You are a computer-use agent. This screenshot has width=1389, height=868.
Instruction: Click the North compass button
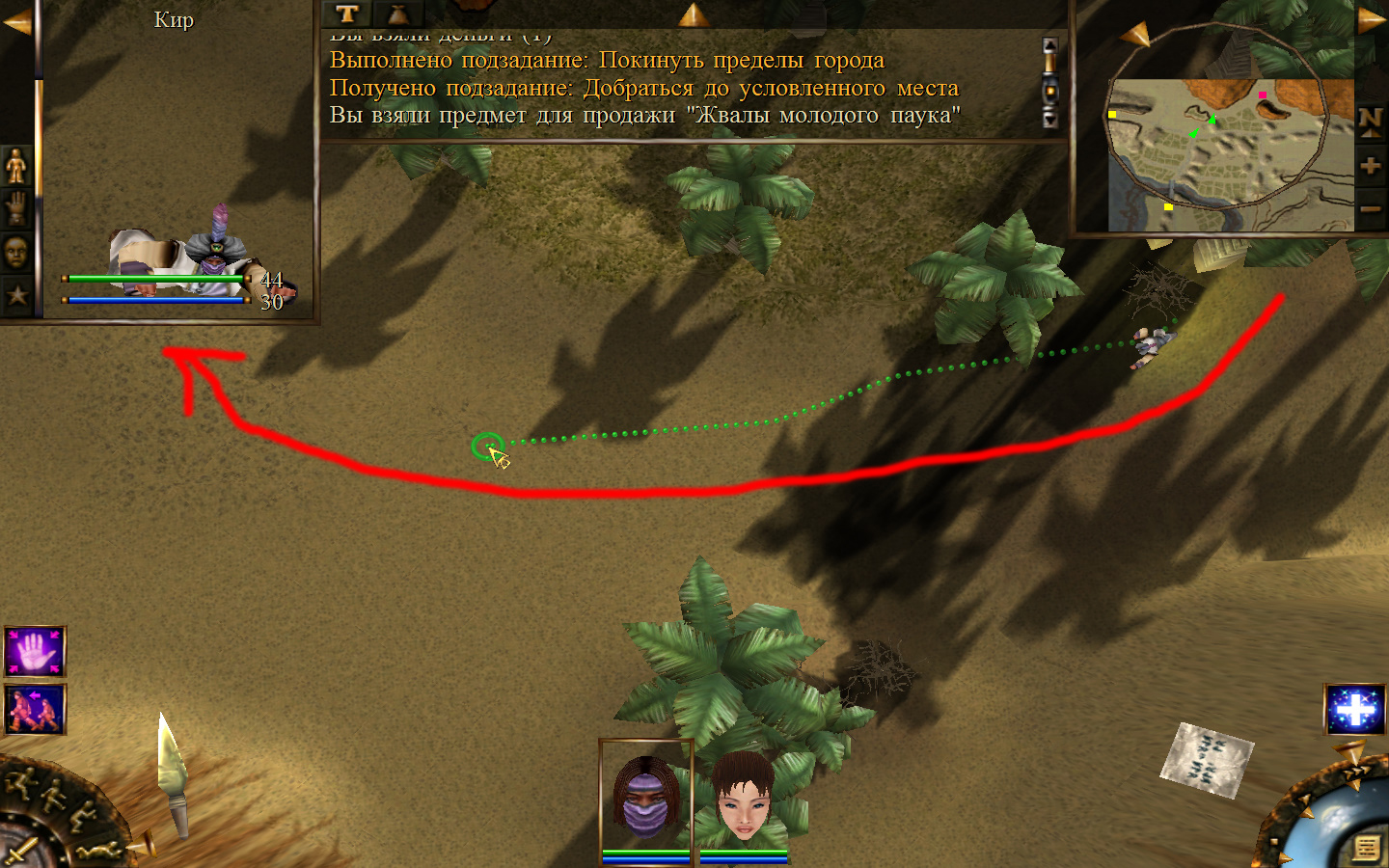pos(1370,122)
